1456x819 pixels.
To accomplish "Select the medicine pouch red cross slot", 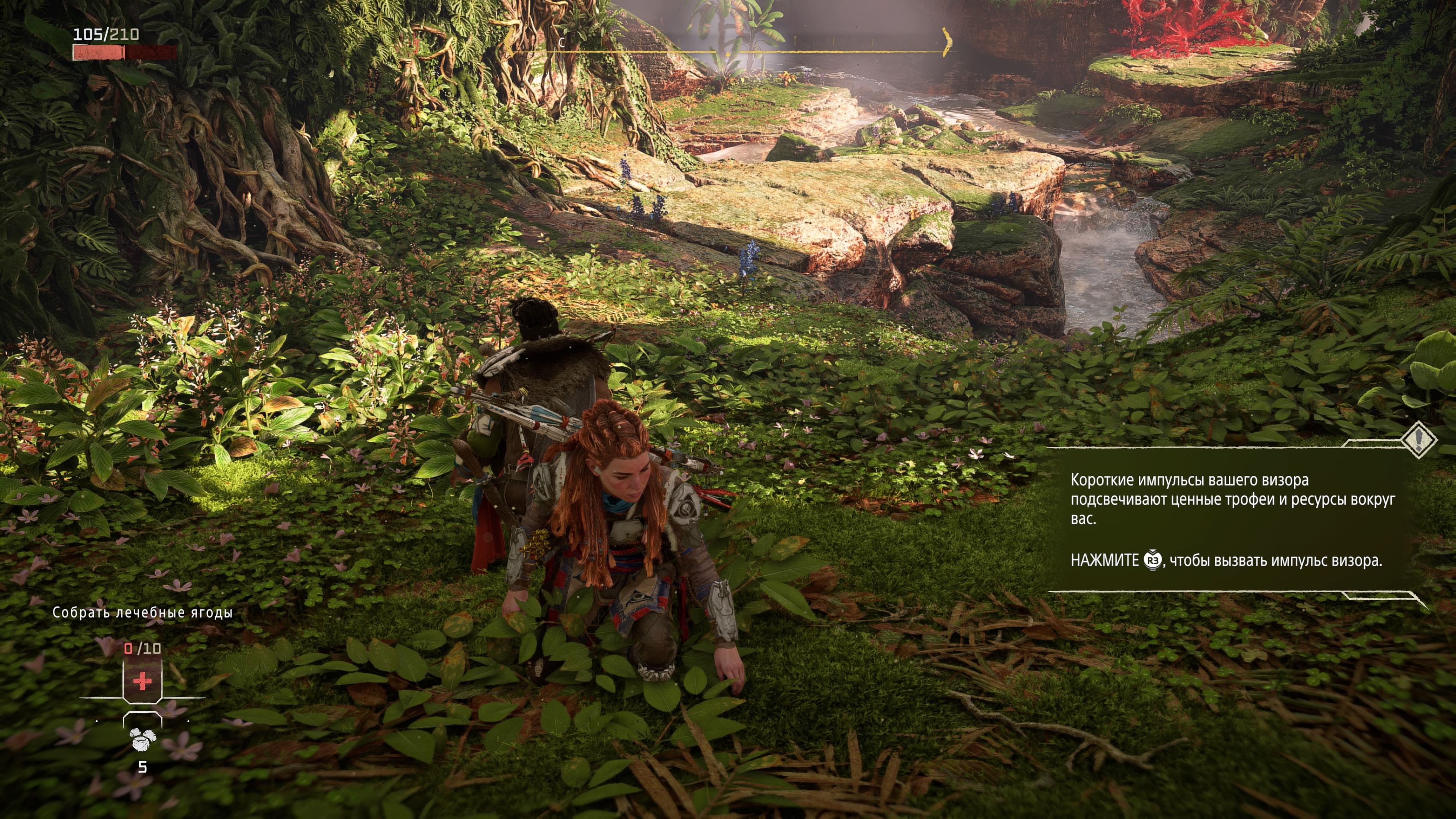I will click(143, 681).
